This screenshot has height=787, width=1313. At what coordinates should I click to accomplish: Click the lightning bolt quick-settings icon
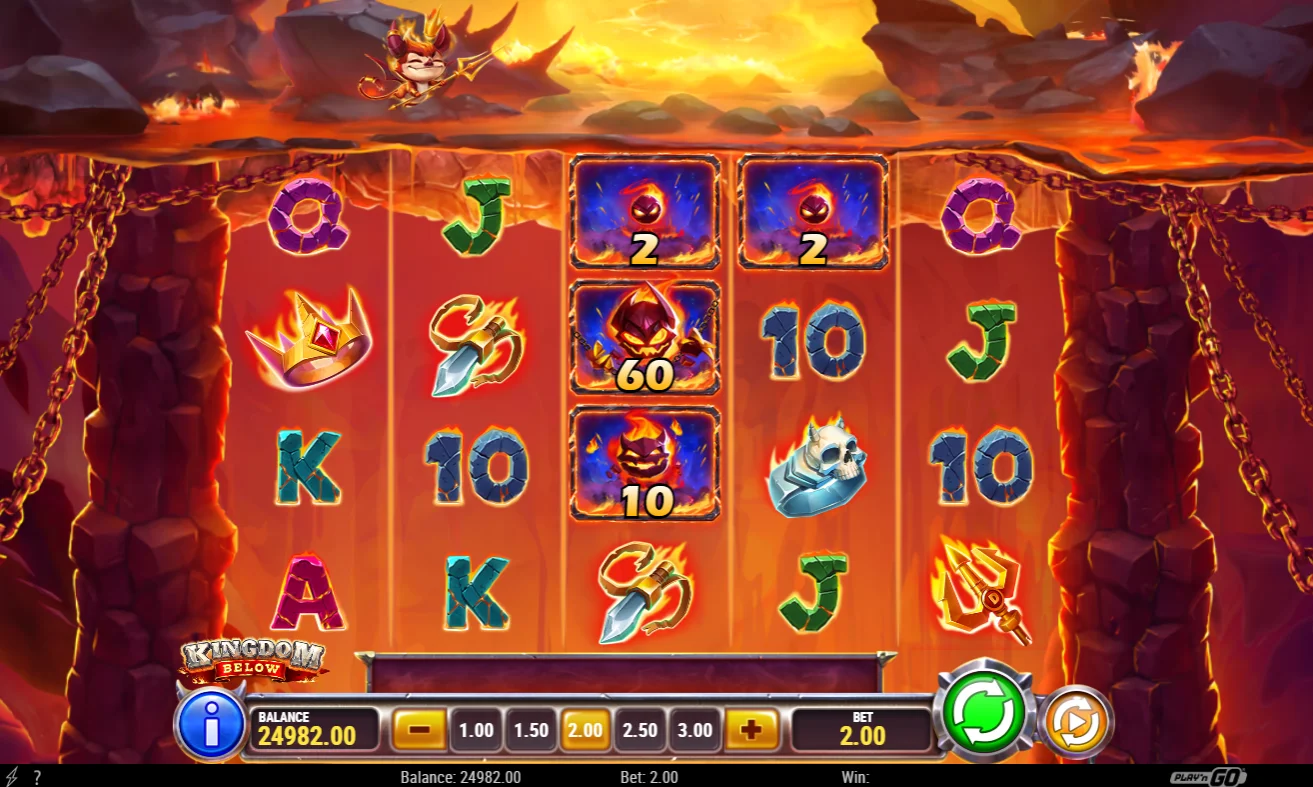11,775
